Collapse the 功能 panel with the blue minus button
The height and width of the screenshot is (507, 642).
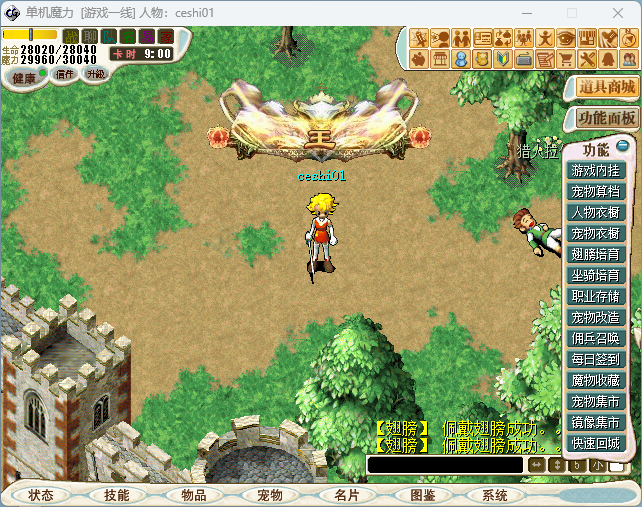622,147
